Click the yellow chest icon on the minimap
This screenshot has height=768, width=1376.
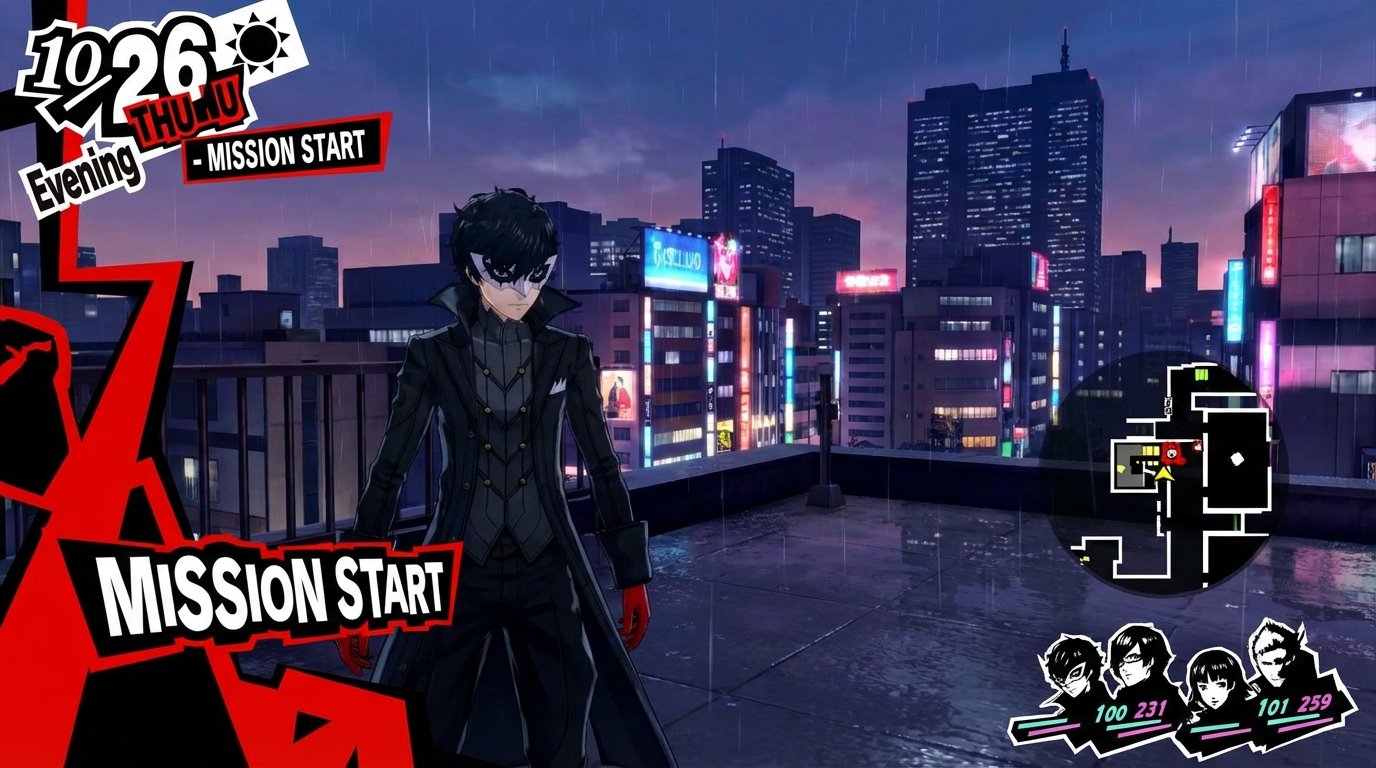1083,558
